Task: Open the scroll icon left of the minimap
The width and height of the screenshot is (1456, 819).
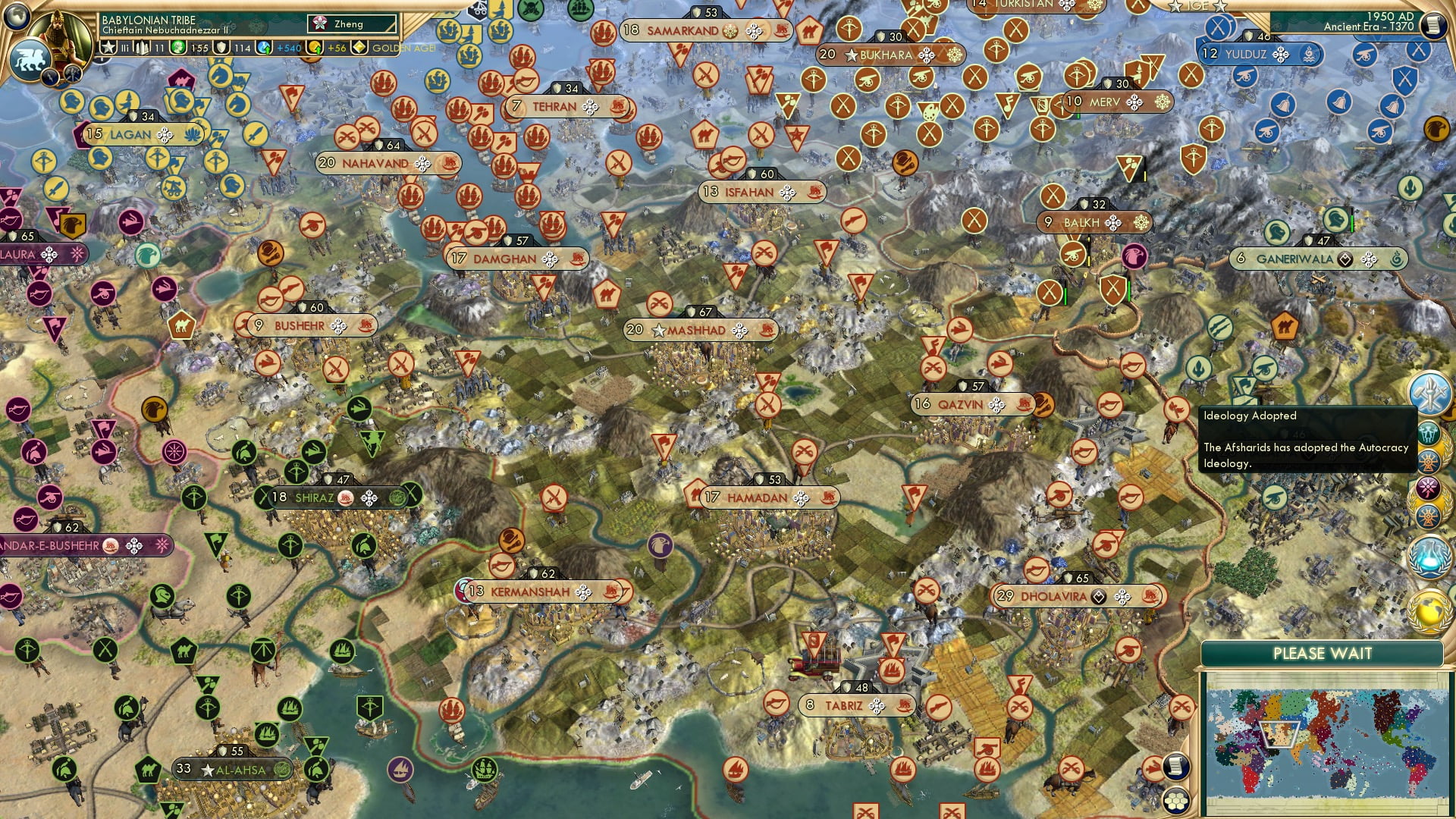Action: click(x=1175, y=766)
